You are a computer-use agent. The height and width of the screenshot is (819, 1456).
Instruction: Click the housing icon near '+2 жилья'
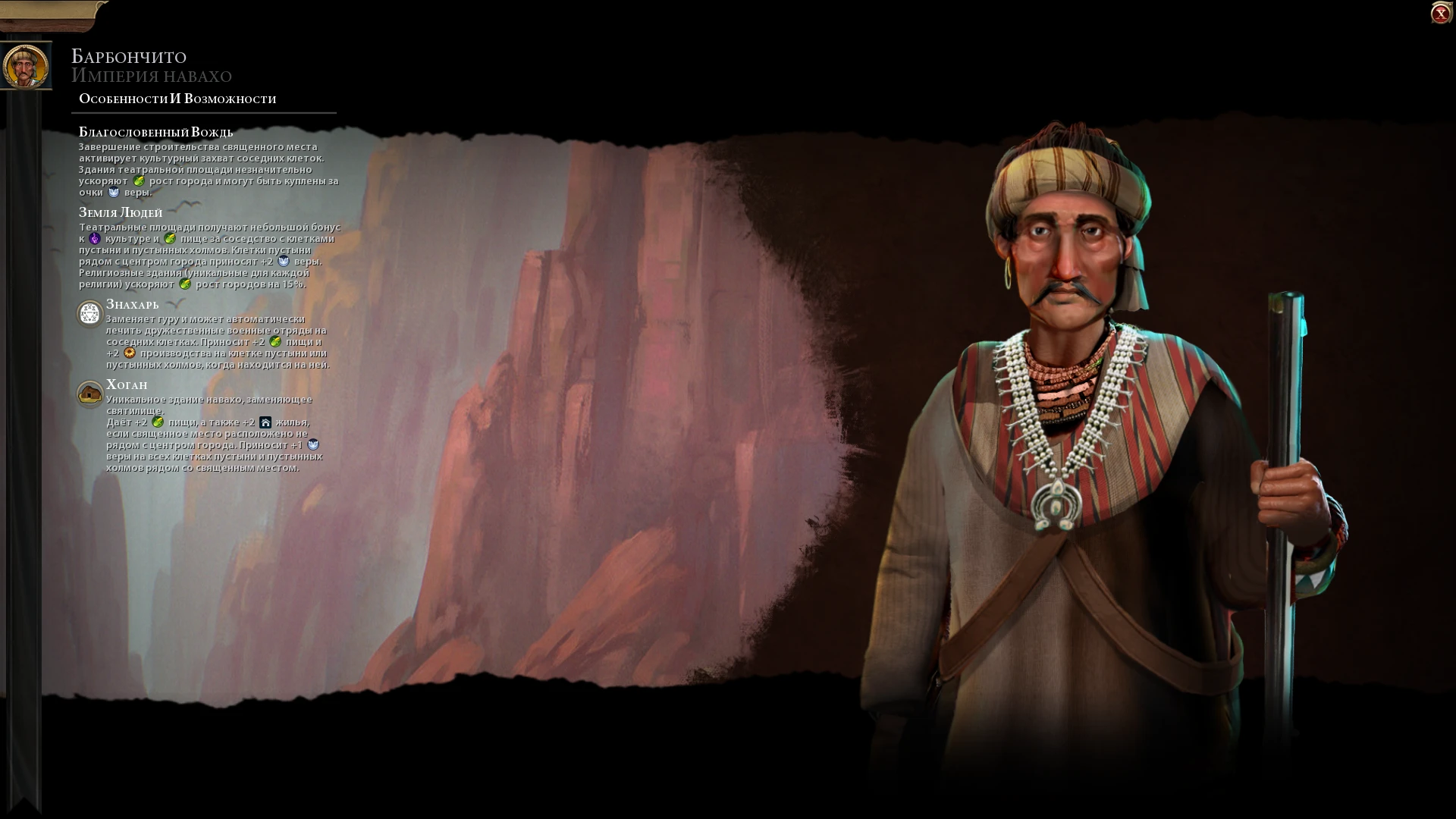266,422
